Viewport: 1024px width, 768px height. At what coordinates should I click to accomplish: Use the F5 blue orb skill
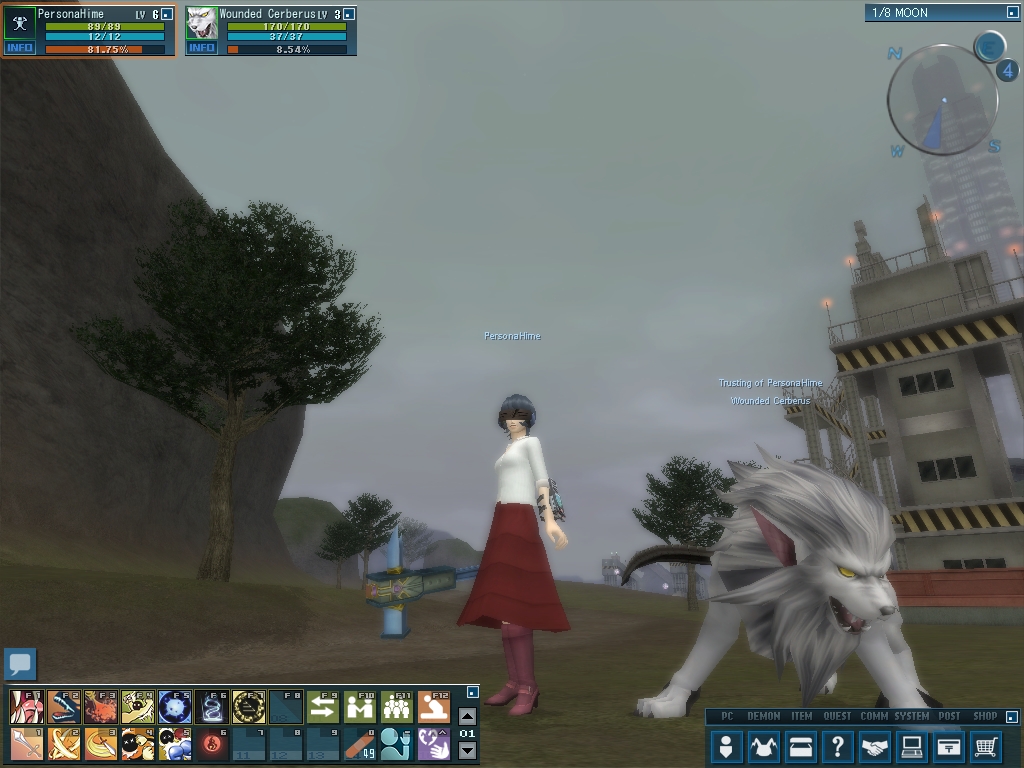coord(175,707)
